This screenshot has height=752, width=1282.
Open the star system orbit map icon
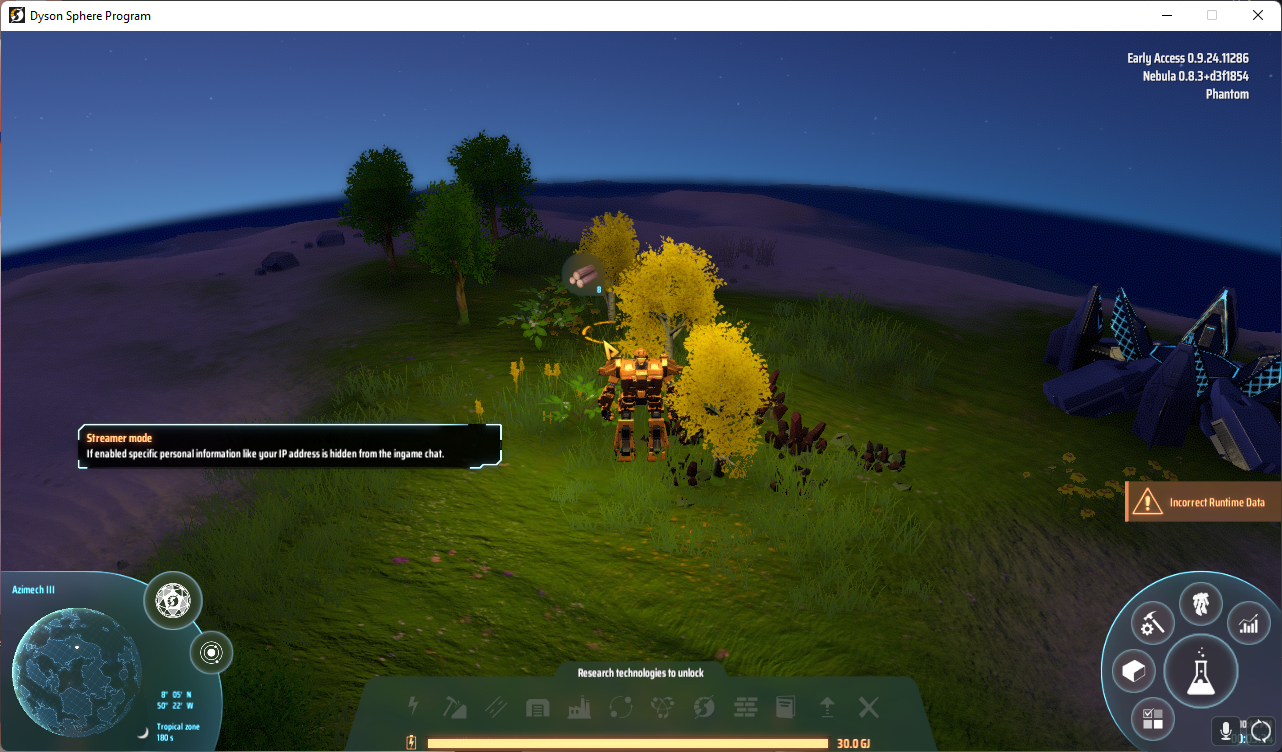(x=211, y=653)
